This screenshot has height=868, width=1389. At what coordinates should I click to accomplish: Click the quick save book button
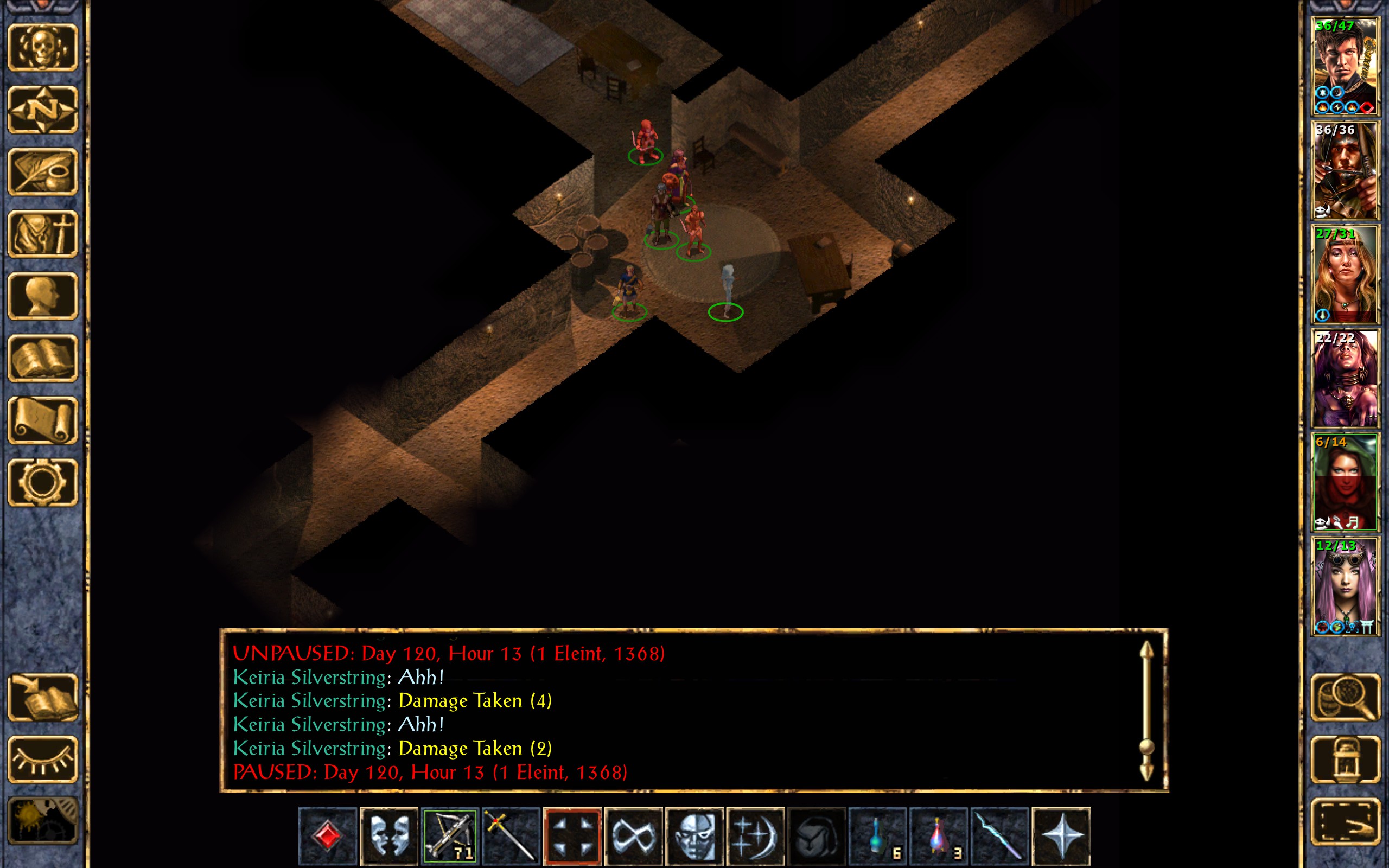point(43,698)
